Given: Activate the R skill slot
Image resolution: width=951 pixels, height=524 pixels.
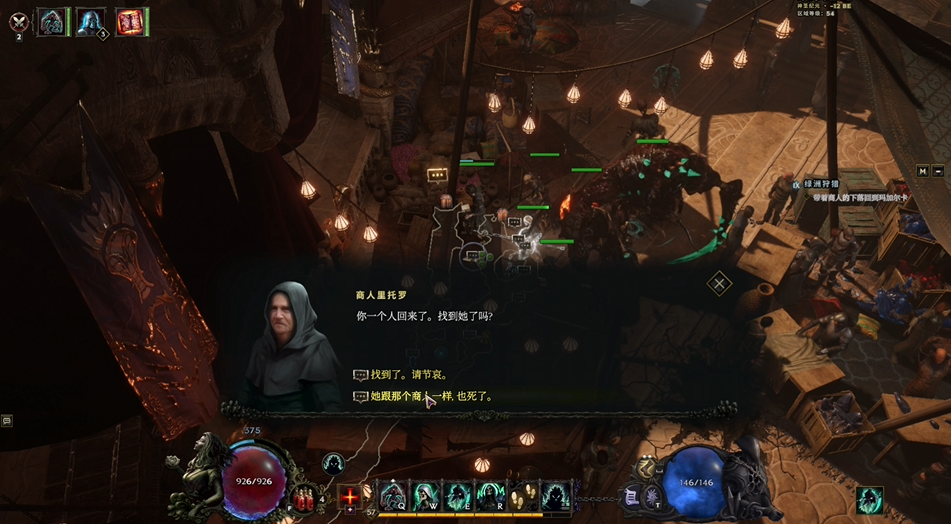Looking at the screenshot, I should (x=490, y=494).
